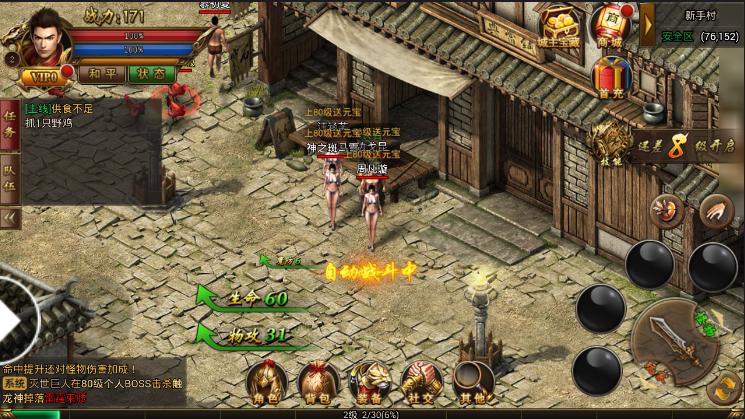The height and width of the screenshot is (419, 745).
Task: Collapse the quest panel with the double-arrow
Action: click(11, 217)
